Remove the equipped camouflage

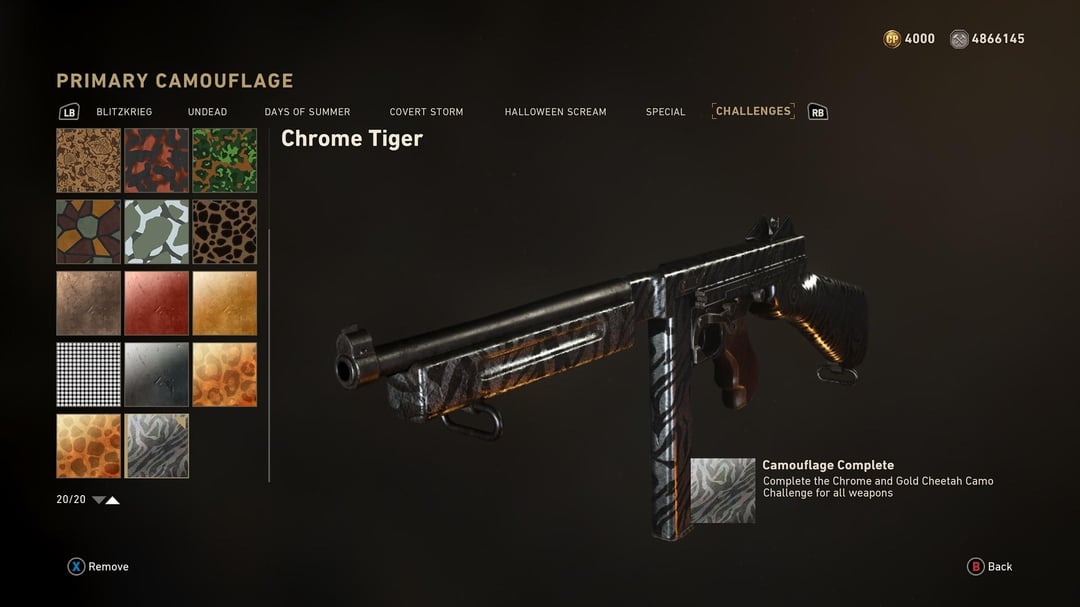point(98,567)
